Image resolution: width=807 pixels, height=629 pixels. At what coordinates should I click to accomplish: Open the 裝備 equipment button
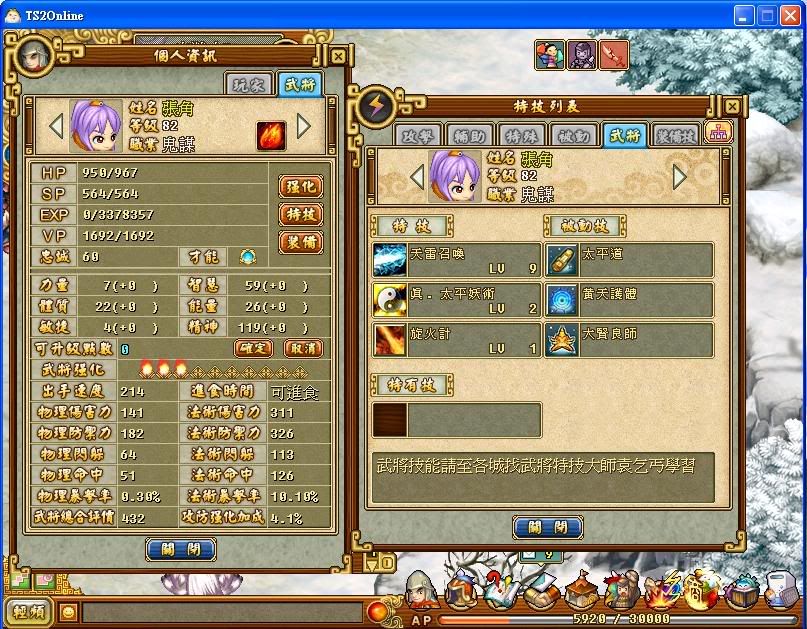click(300, 241)
